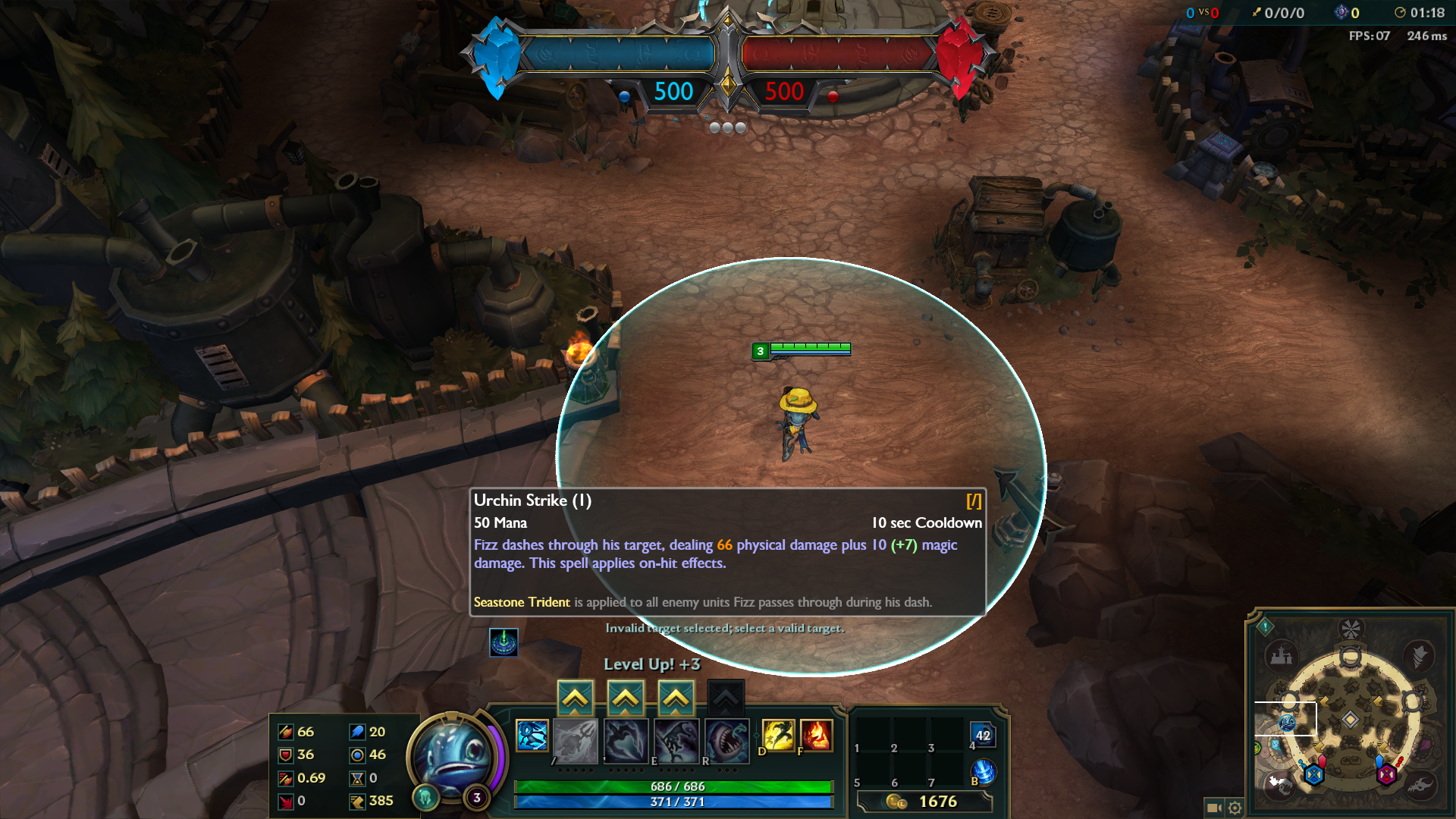The width and height of the screenshot is (1456, 819).
Task: Open the shop via the gold counter
Action: tap(924, 802)
